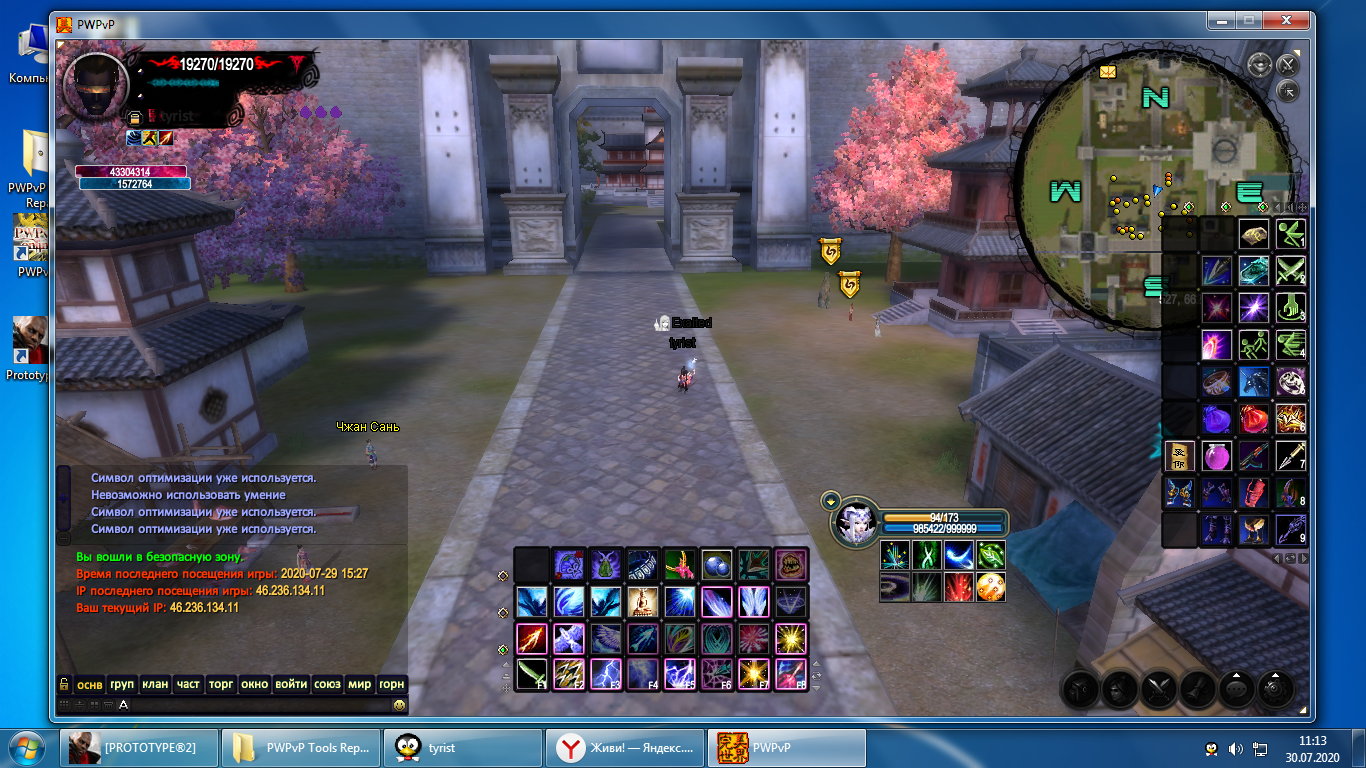Click the chat text input field
1366x768 pixels.
click(x=260, y=705)
